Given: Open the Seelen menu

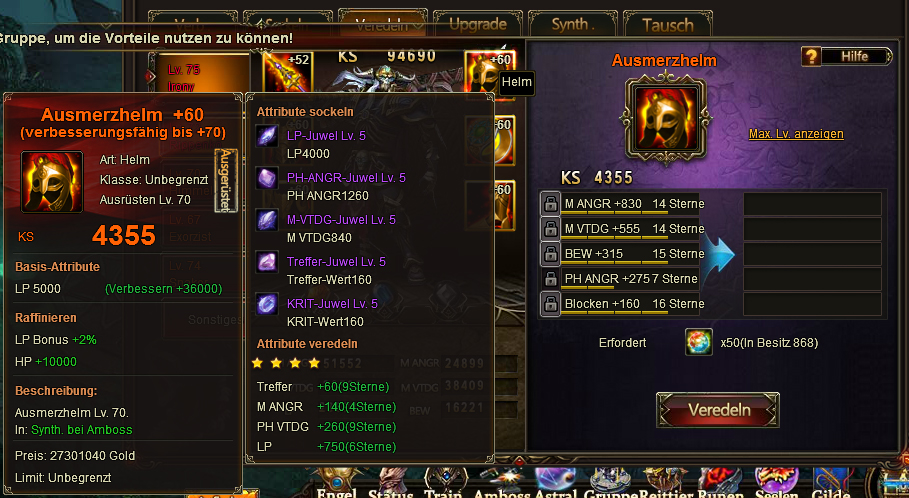Looking at the screenshot, I should [x=777, y=491].
